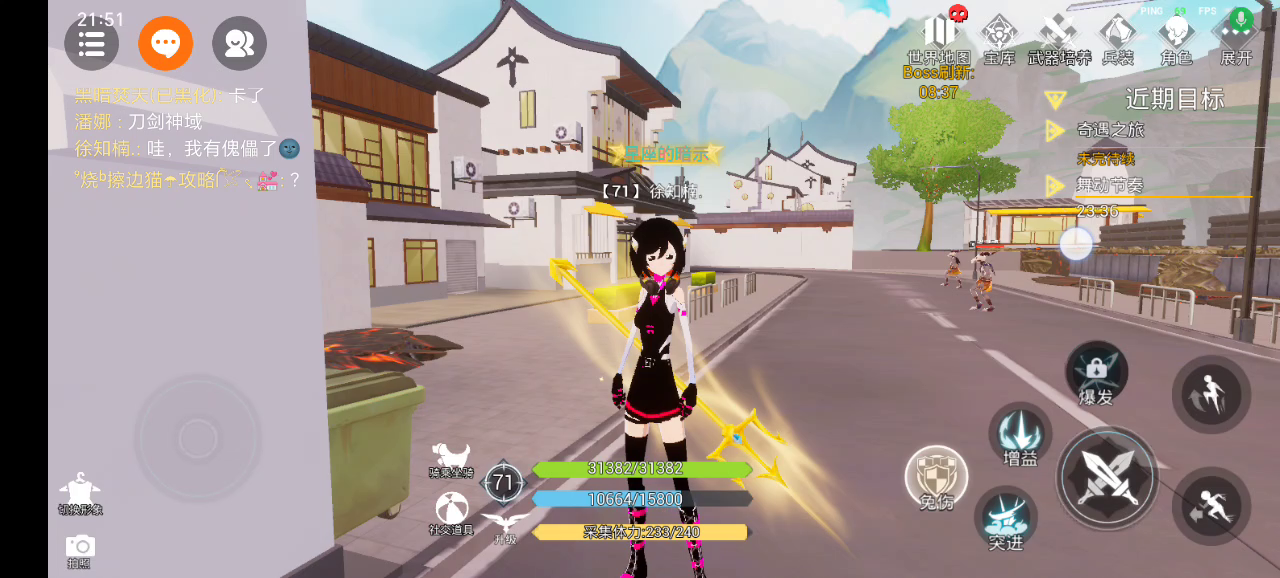Open the 角色 character screen
The height and width of the screenshot is (578, 1280).
1177,38
